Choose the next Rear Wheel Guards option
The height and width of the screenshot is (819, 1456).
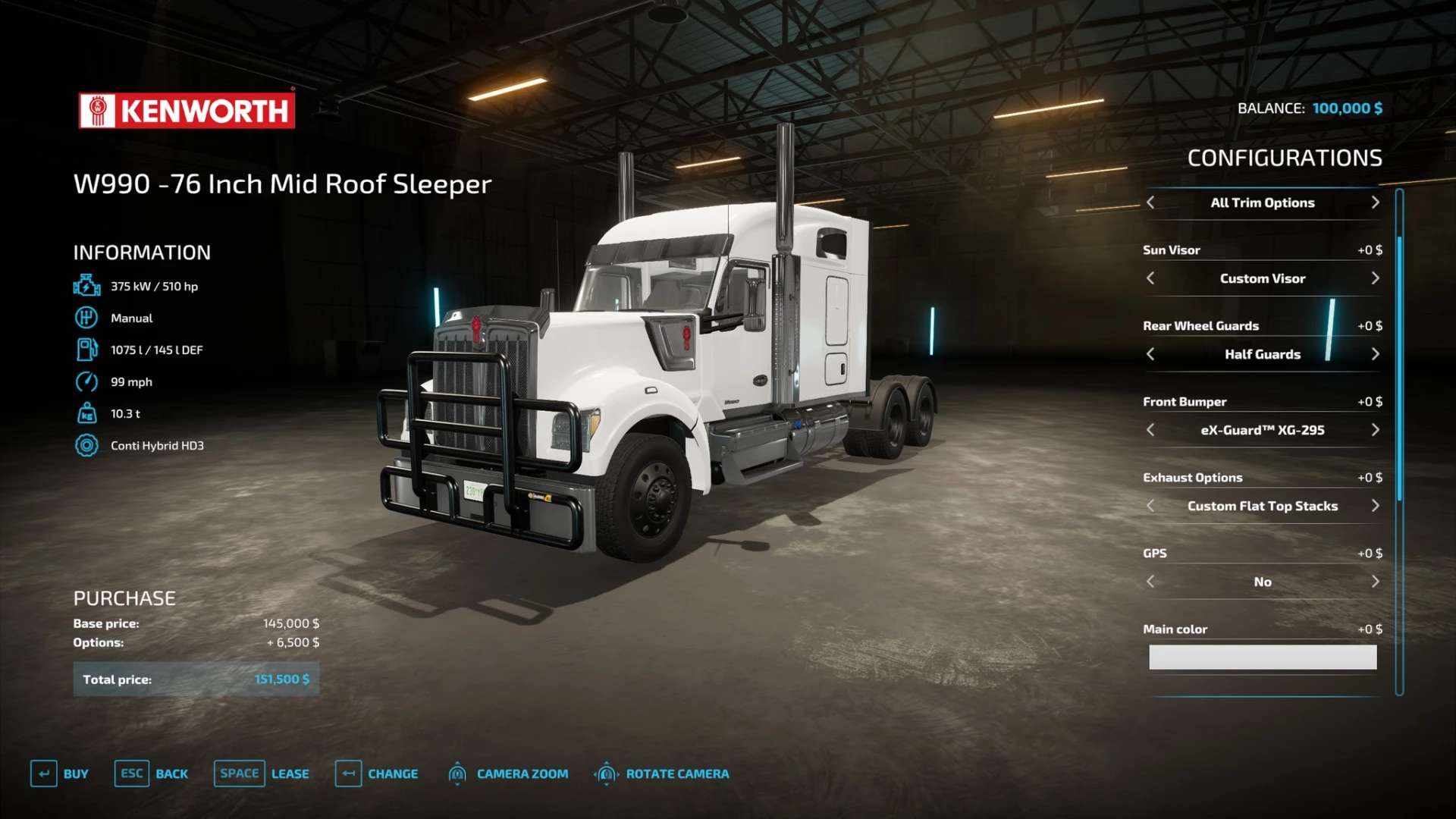1375,354
